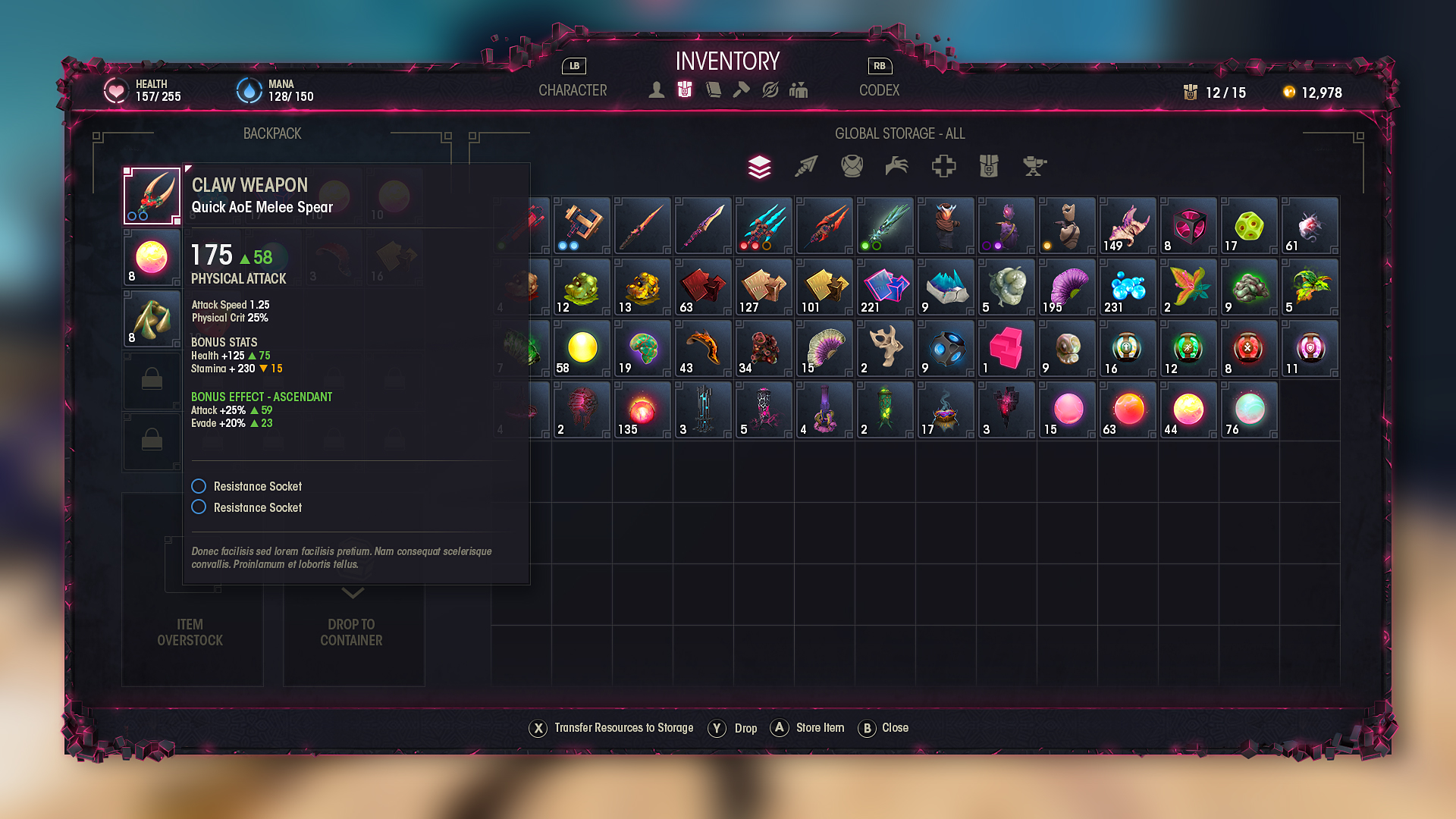Choose the hooded armor figure slot
Screen dimensions: 1456x819
[946, 226]
